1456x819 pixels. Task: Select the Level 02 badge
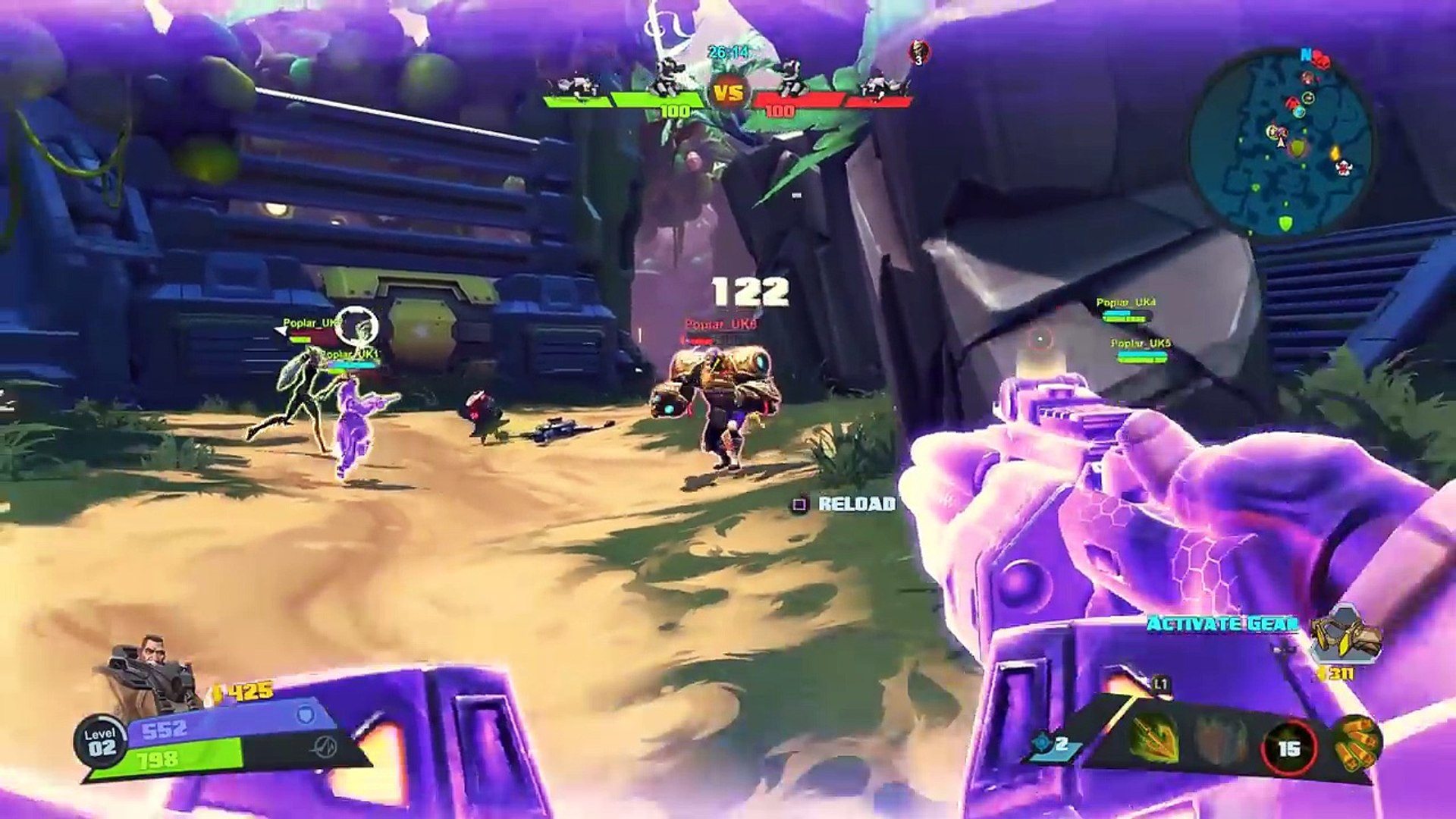(101, 742)
